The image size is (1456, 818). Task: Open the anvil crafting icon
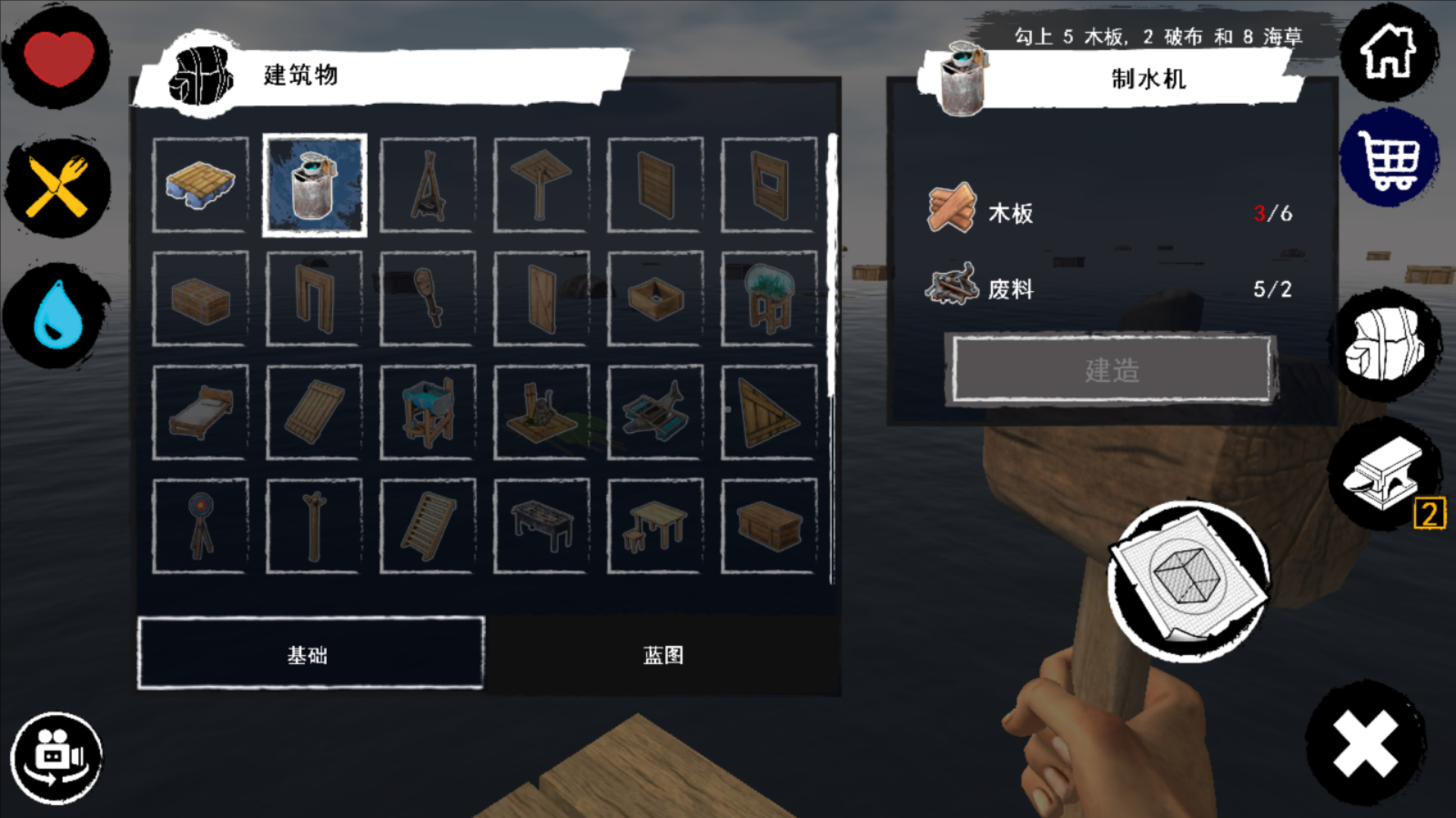(1383, 473)
